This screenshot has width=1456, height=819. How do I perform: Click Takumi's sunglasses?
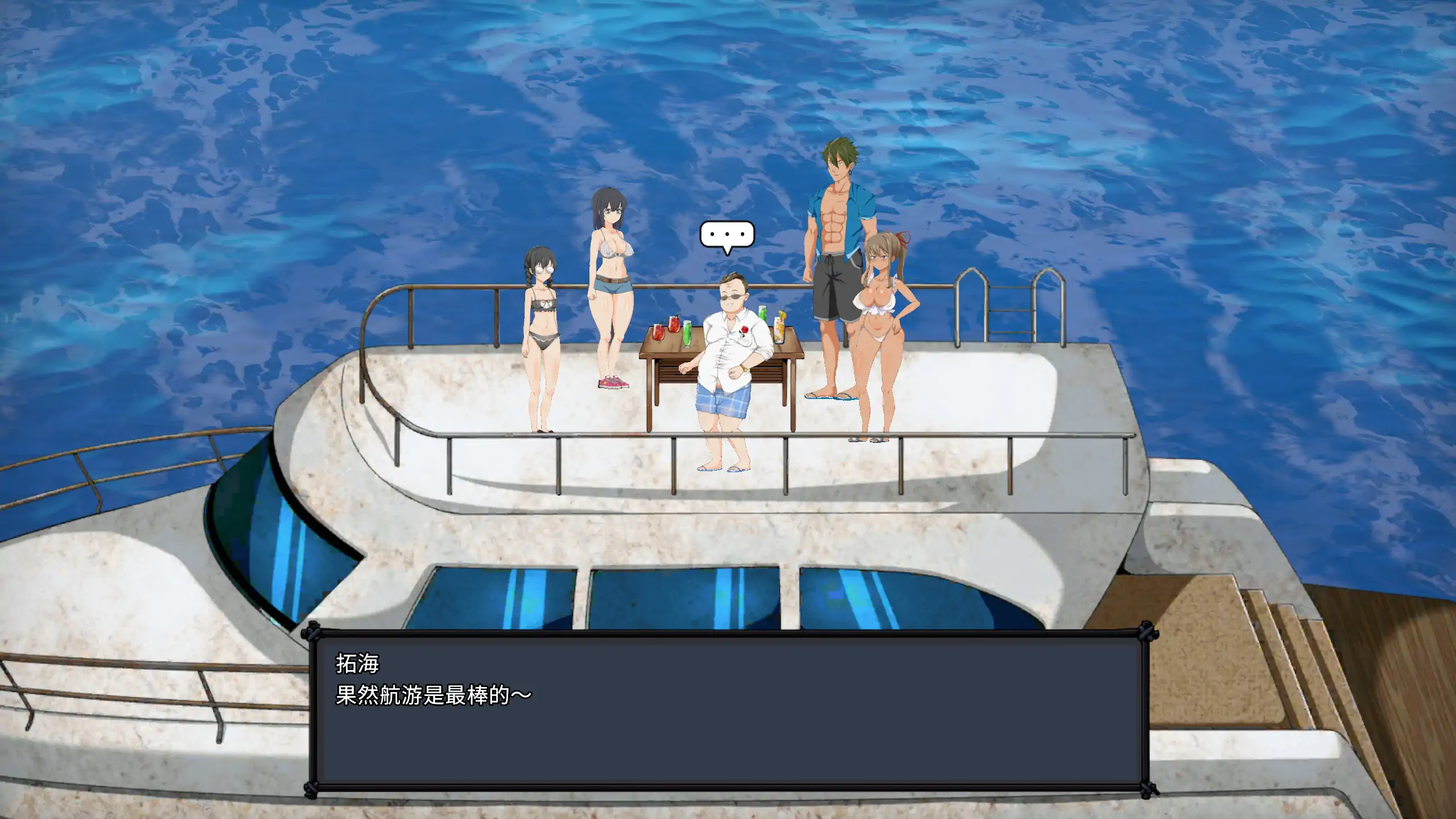pyautogui.click(x=733, y=297)
